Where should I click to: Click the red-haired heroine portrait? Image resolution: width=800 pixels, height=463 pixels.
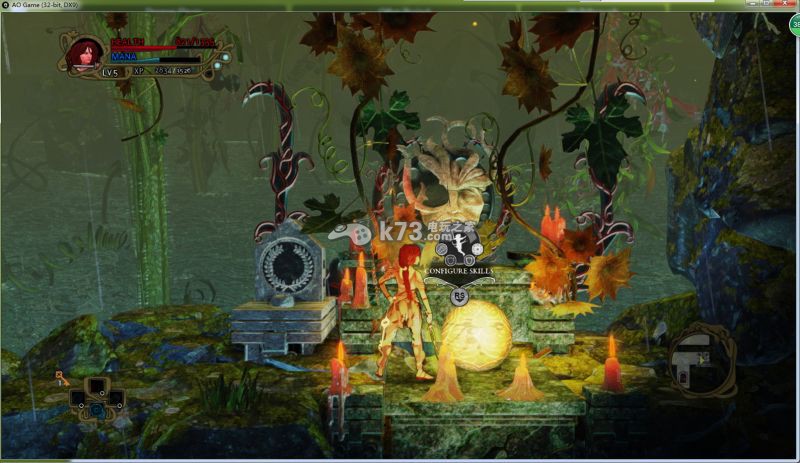[86, 53]
